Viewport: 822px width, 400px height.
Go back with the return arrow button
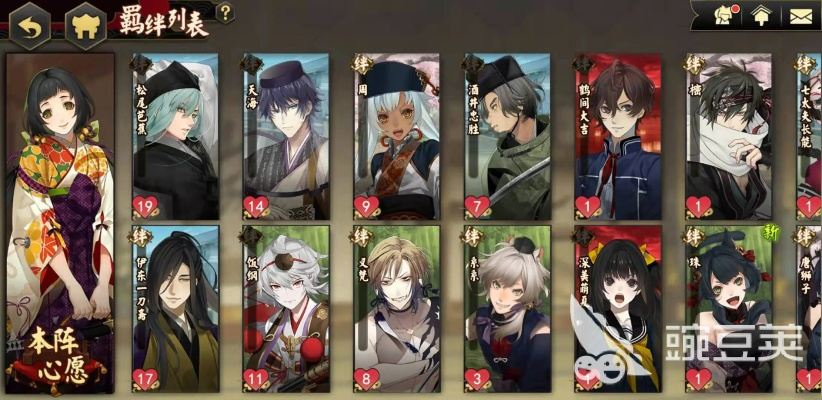pyautogui.click(x=30, y=26)
